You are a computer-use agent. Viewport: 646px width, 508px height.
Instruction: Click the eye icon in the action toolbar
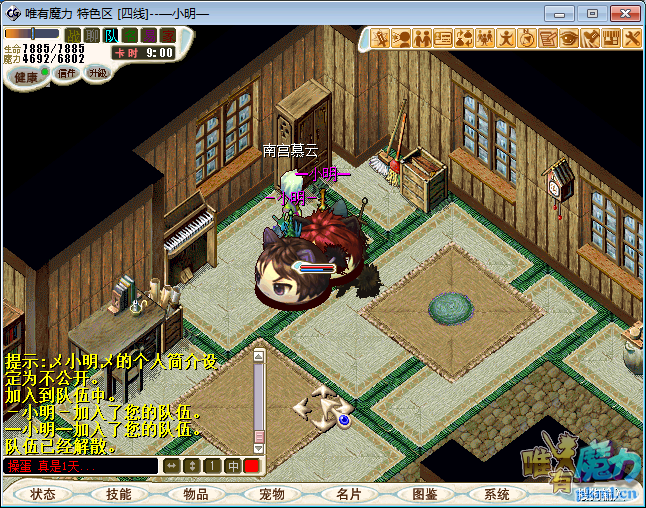568,38
